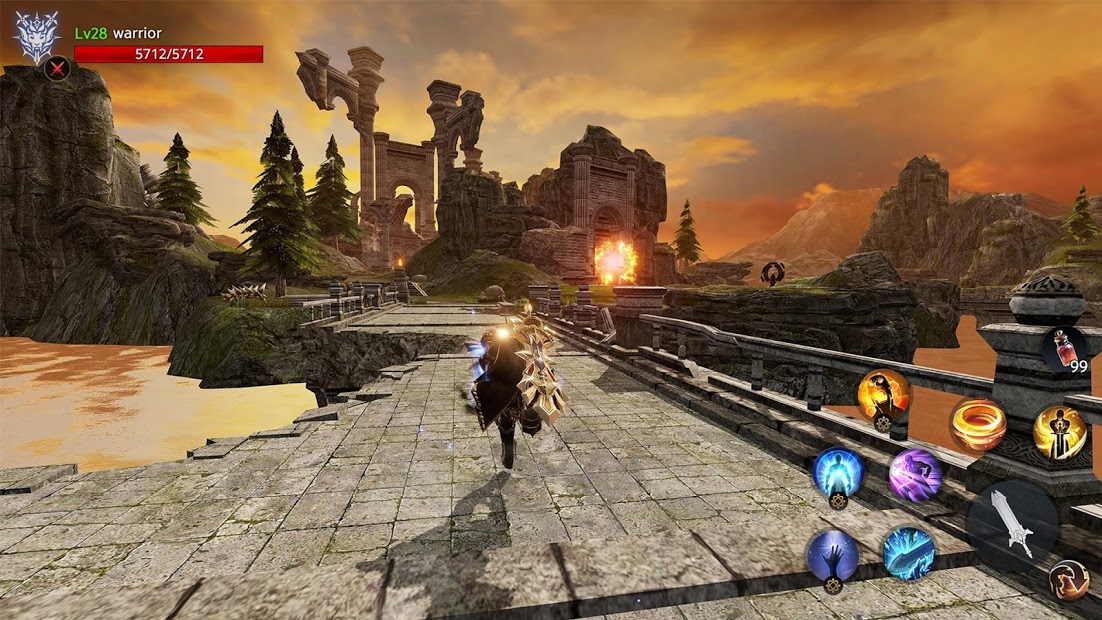Trigger the golden sword aura skill

point(1060,432)
